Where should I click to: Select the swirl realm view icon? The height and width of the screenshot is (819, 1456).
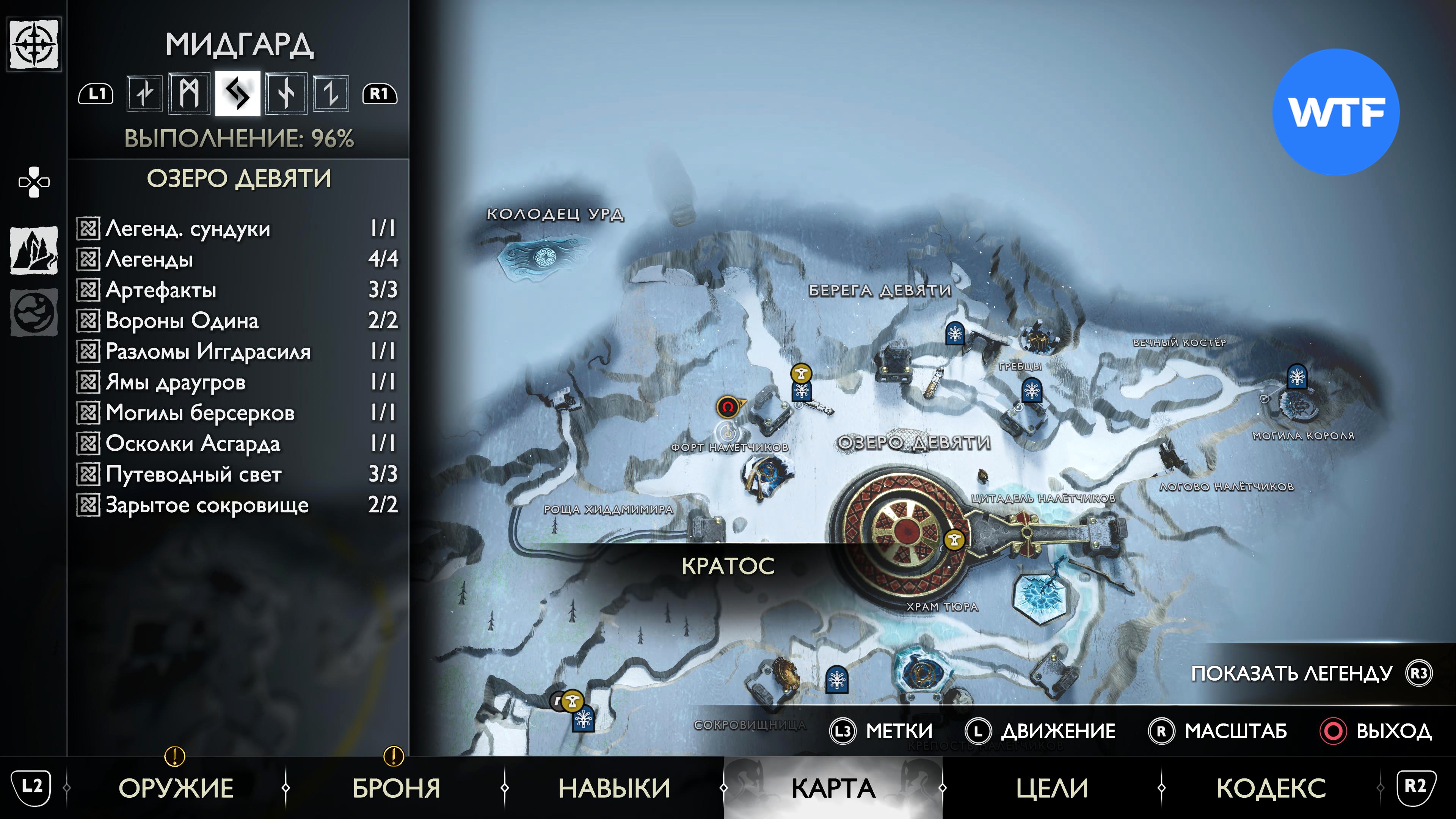[34, 312]
